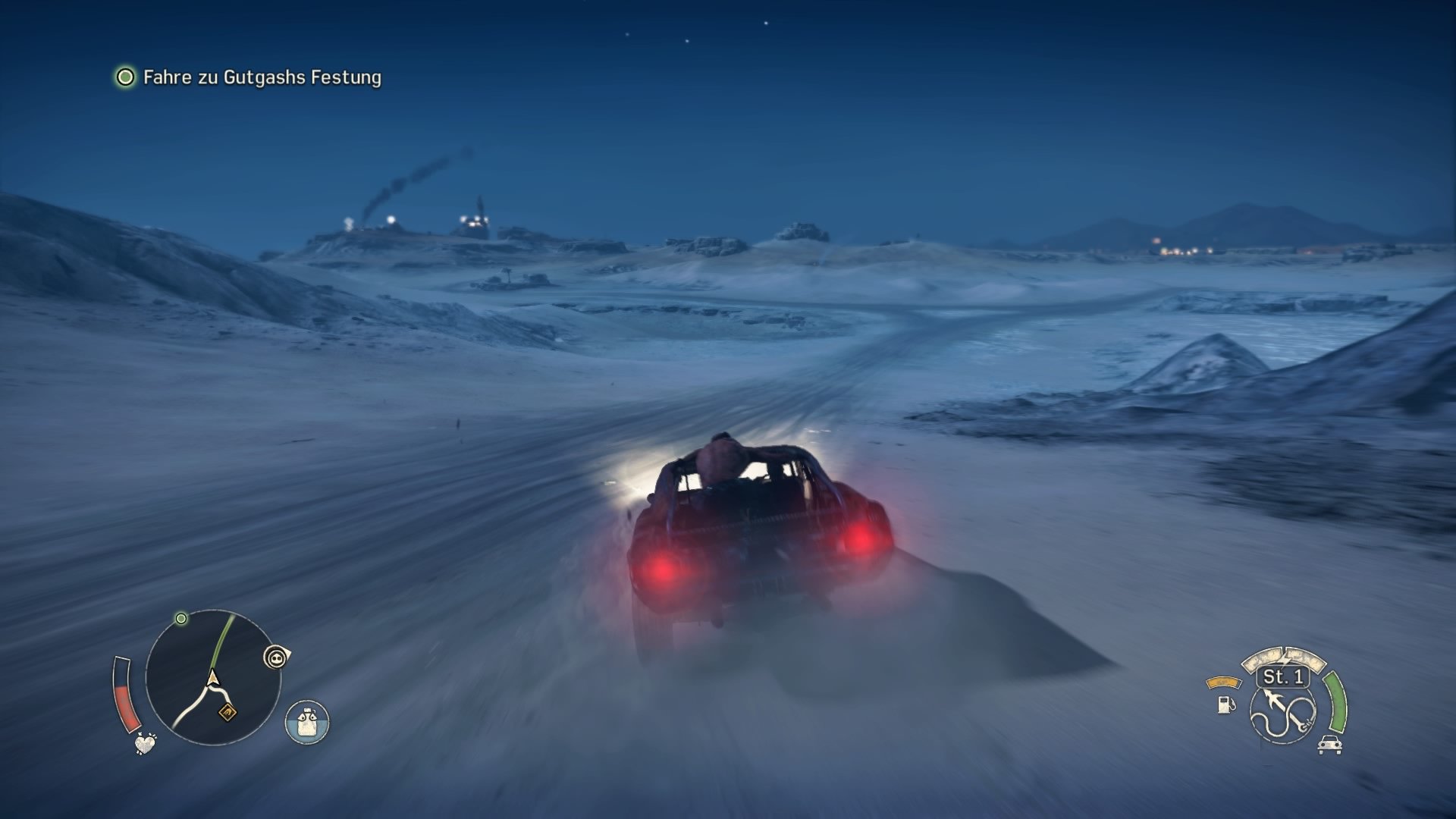The image size is (1456, 819).
Task: Click the yellow fuel level arc
Action: pos(1223,681)
